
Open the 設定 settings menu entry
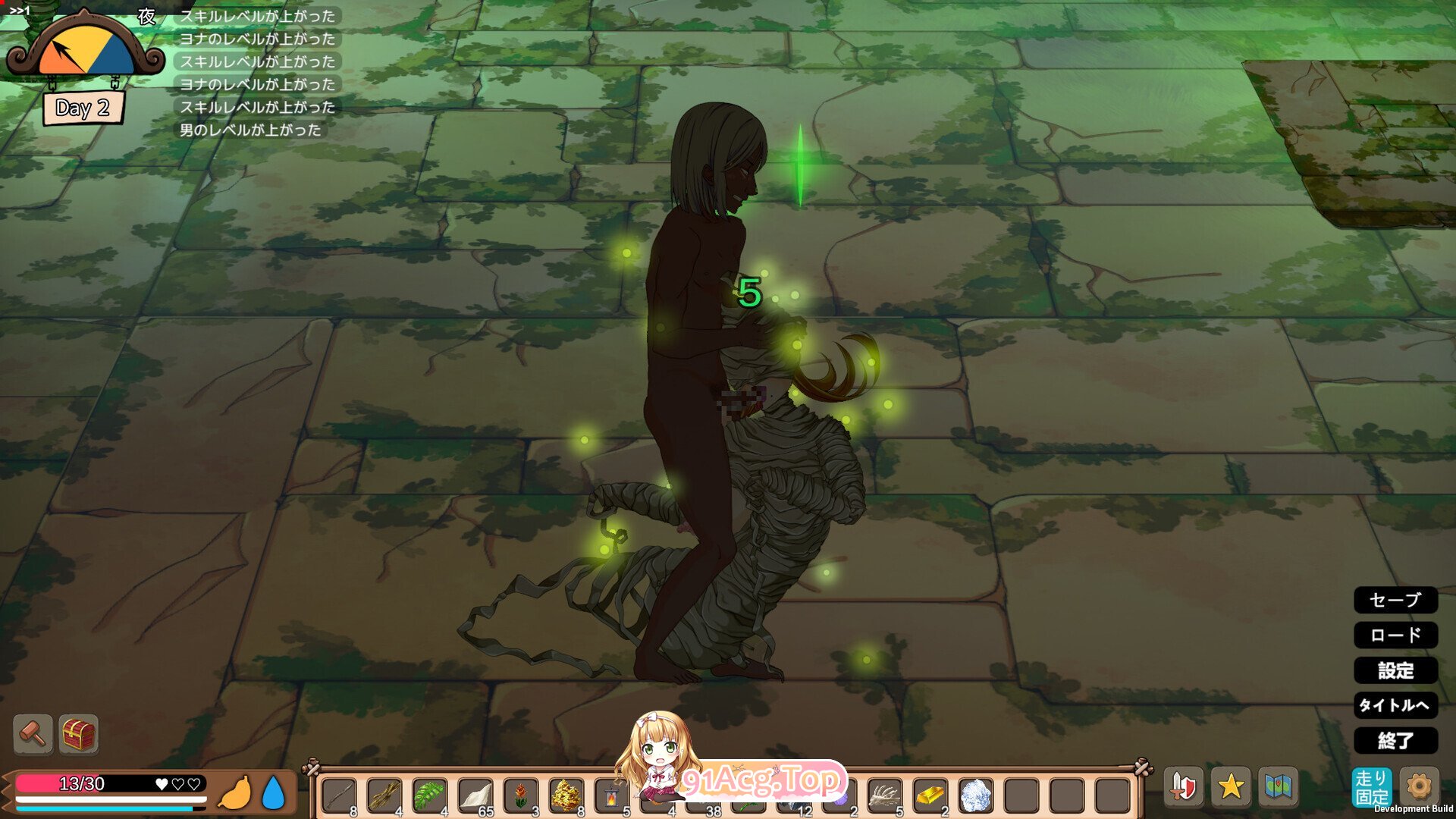coord(1396,671)
